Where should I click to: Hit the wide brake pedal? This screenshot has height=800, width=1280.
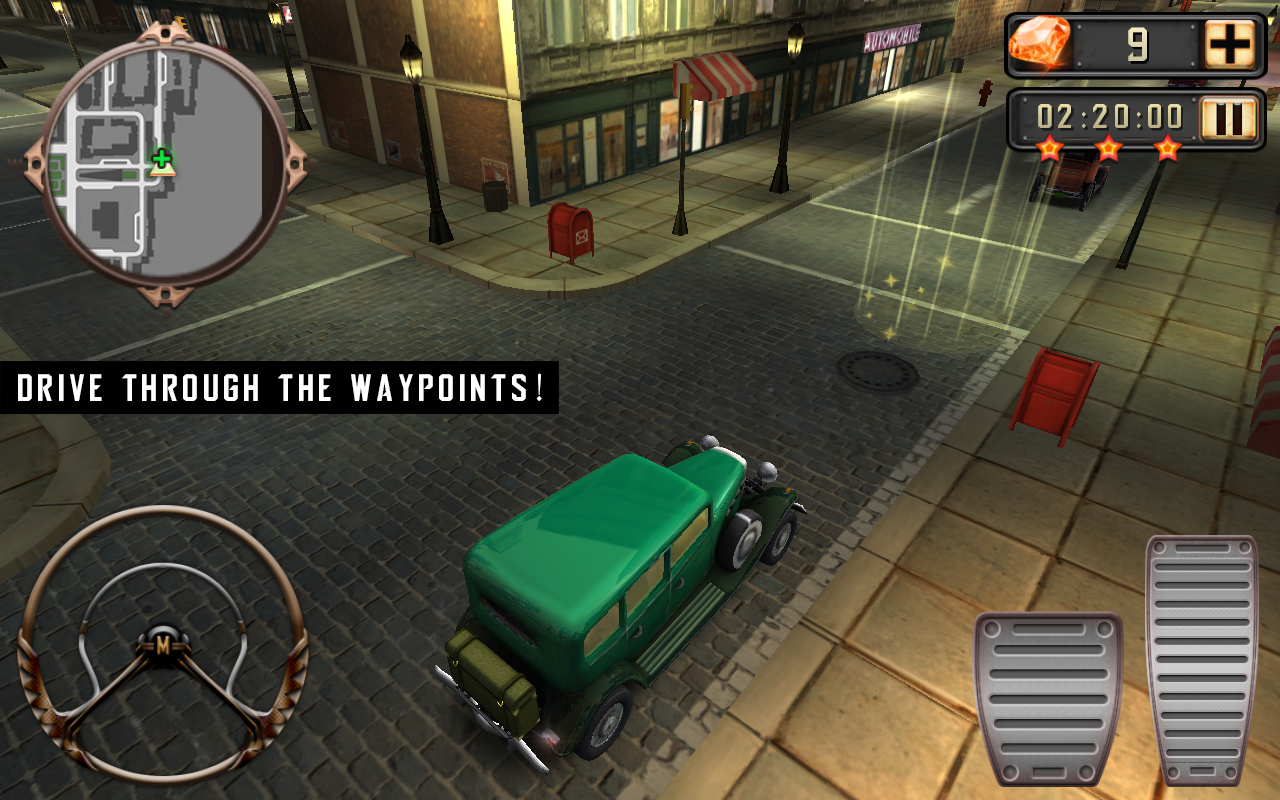coord(1048,698)
